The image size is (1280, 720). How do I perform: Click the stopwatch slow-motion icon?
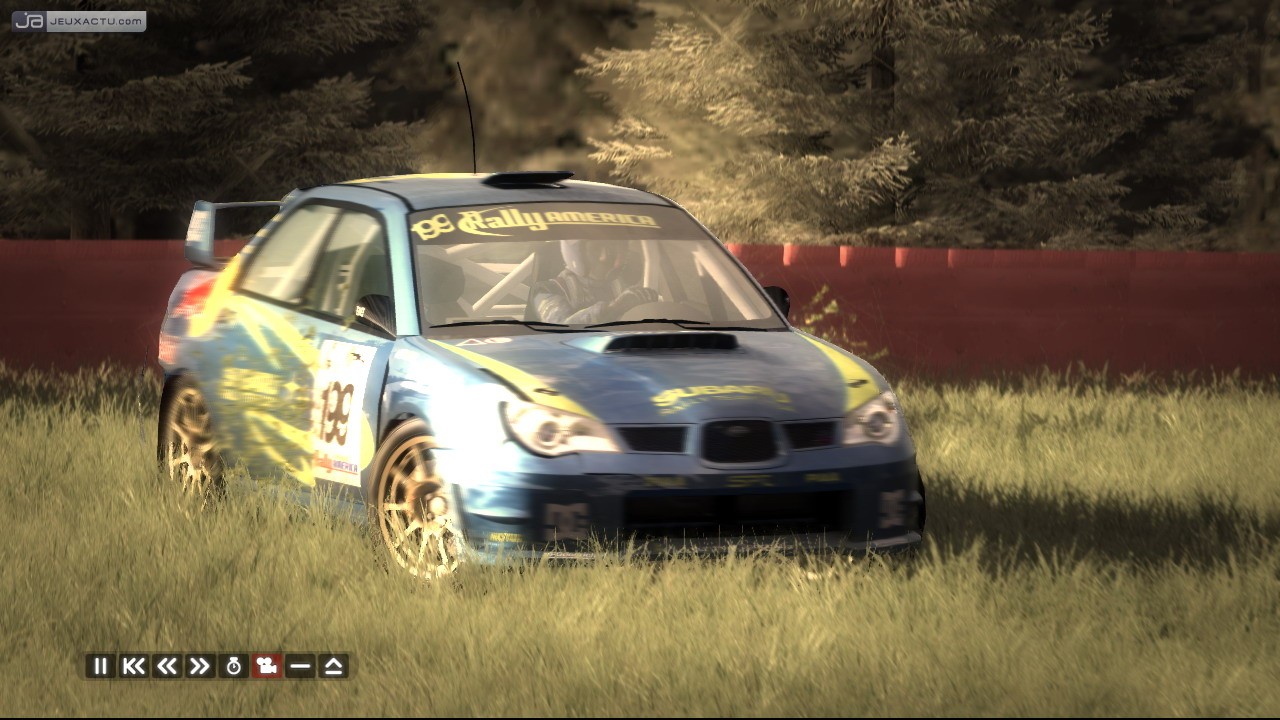pos(234,666)
